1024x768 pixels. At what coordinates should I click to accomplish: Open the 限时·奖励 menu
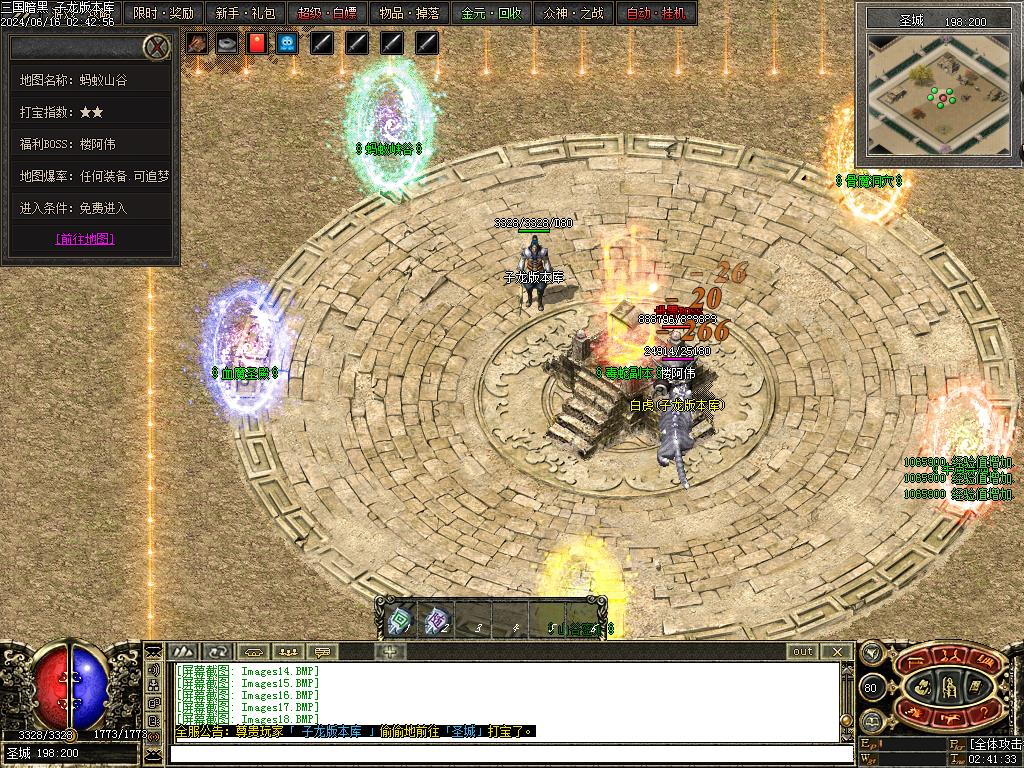click(163, 14)
